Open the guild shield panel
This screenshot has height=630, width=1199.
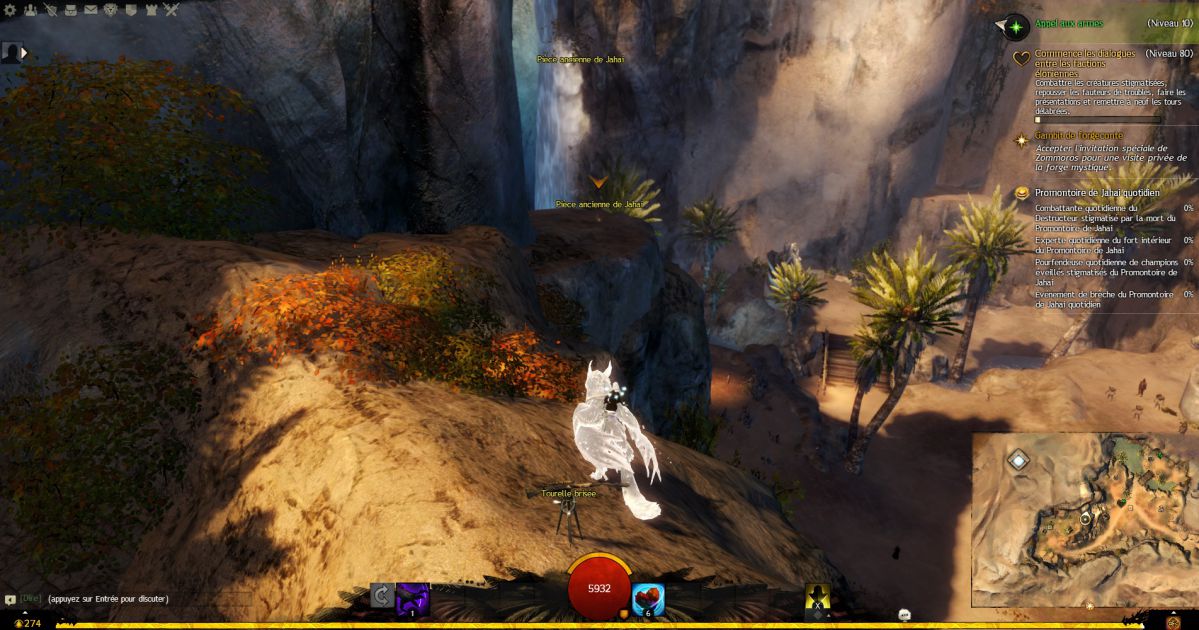(x=131, y=10)
